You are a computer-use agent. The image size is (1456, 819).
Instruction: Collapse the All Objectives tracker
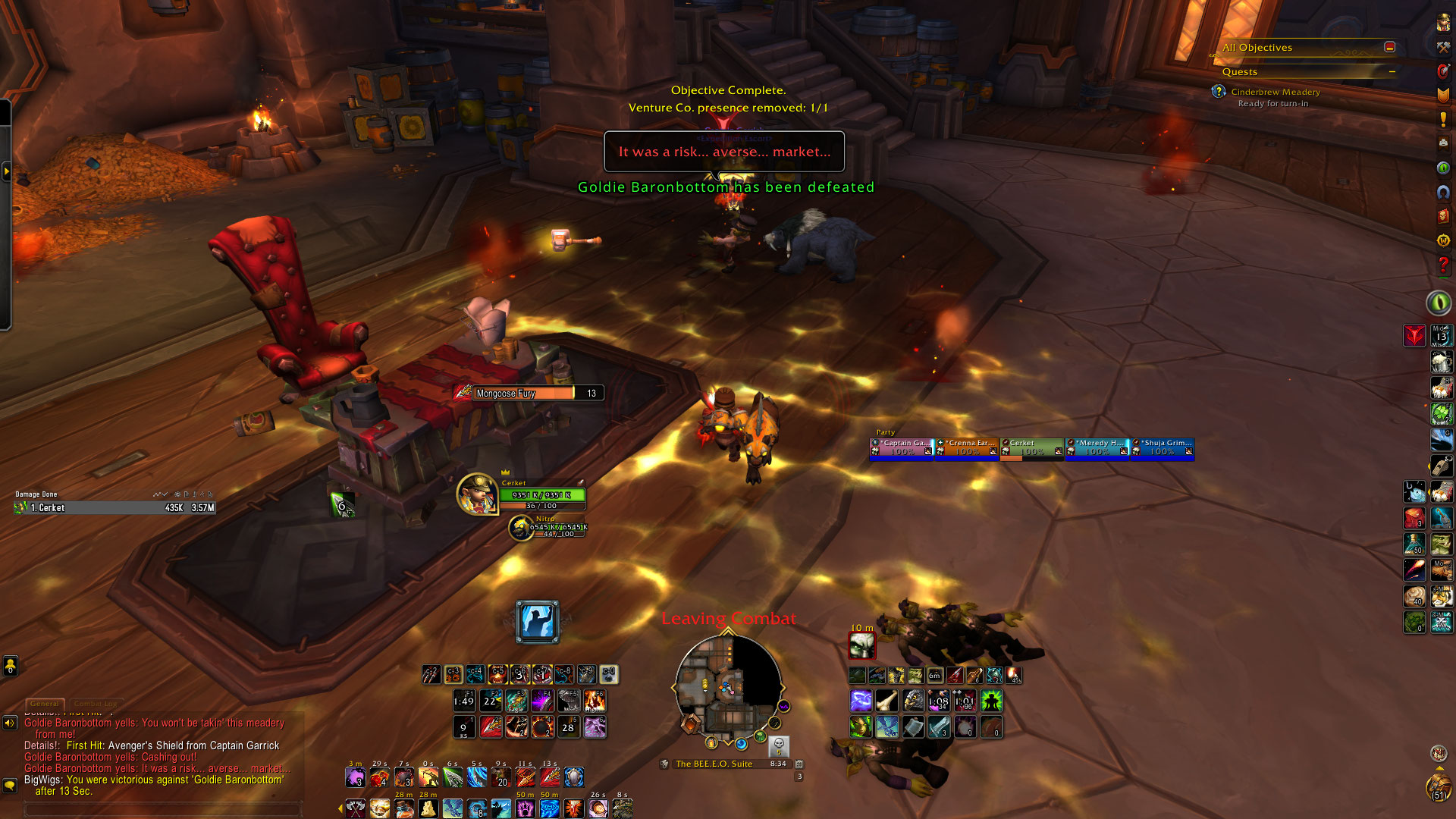coord(1389,47)
